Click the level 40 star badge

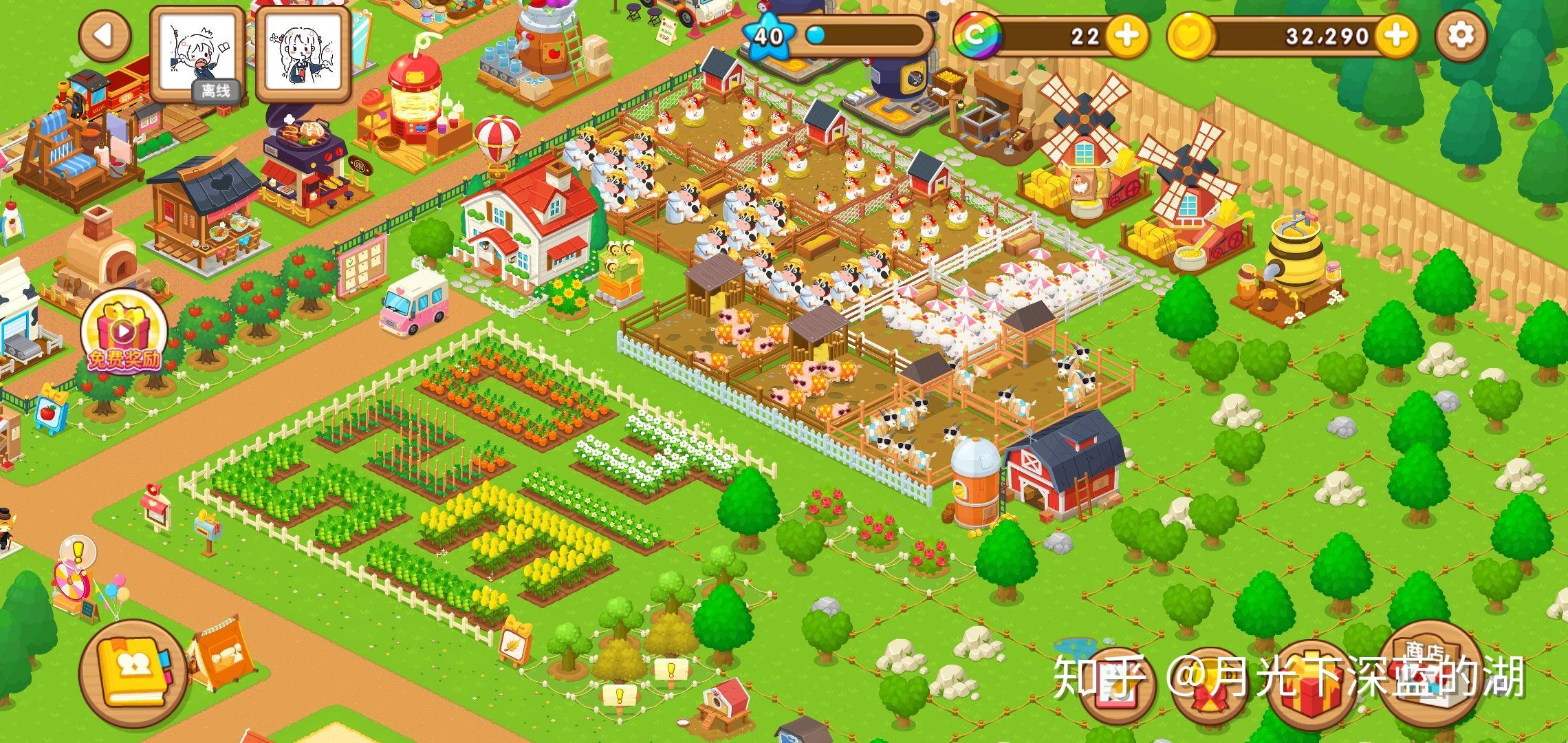tap(770, 34)
